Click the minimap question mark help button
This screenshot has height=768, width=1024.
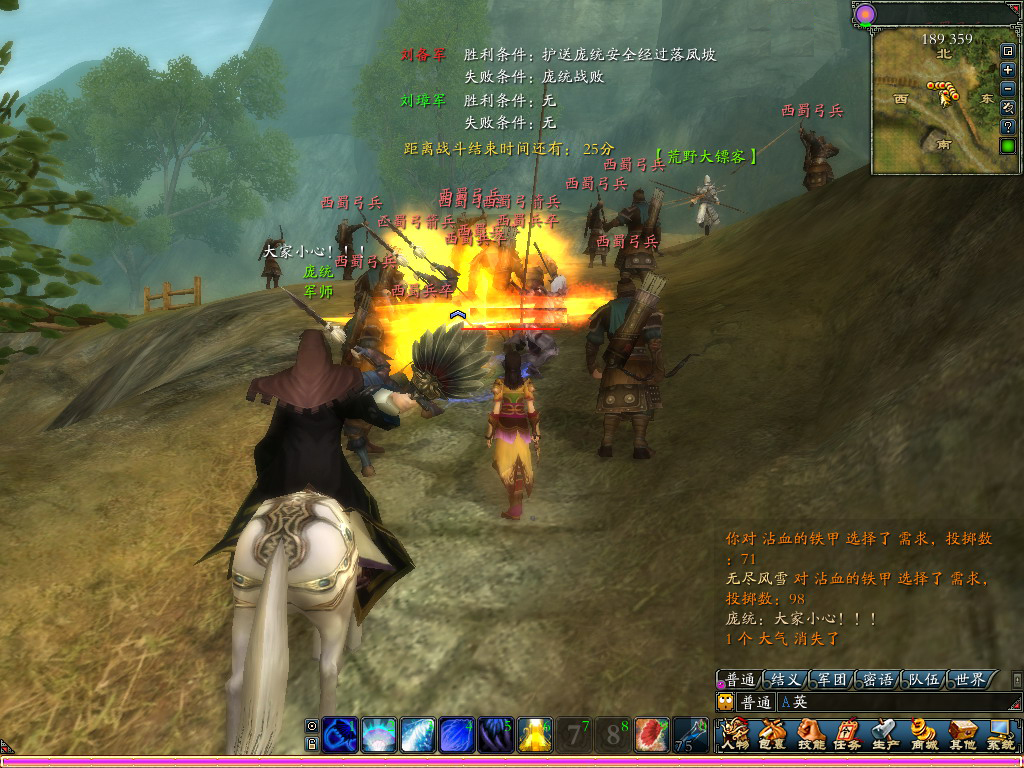pos(1008,127)
